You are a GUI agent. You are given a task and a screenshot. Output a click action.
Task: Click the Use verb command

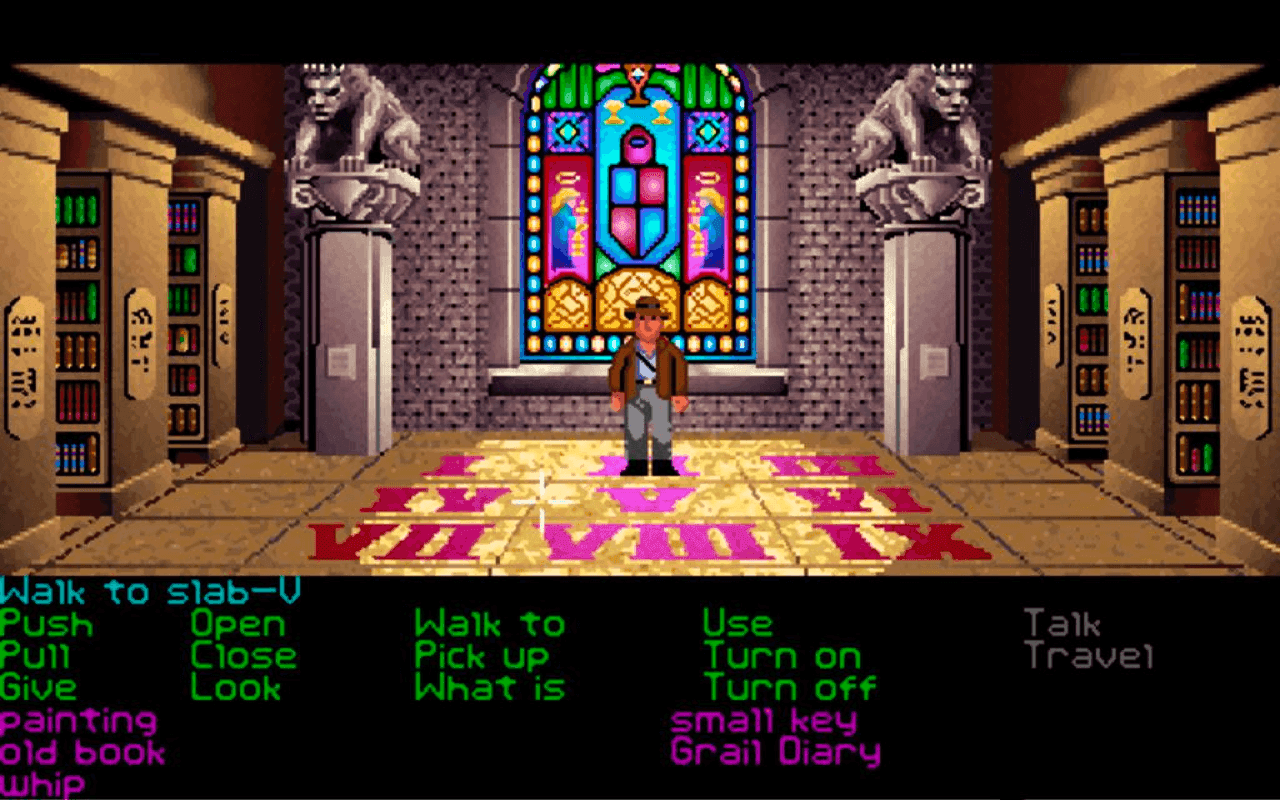tap(737, 623)
